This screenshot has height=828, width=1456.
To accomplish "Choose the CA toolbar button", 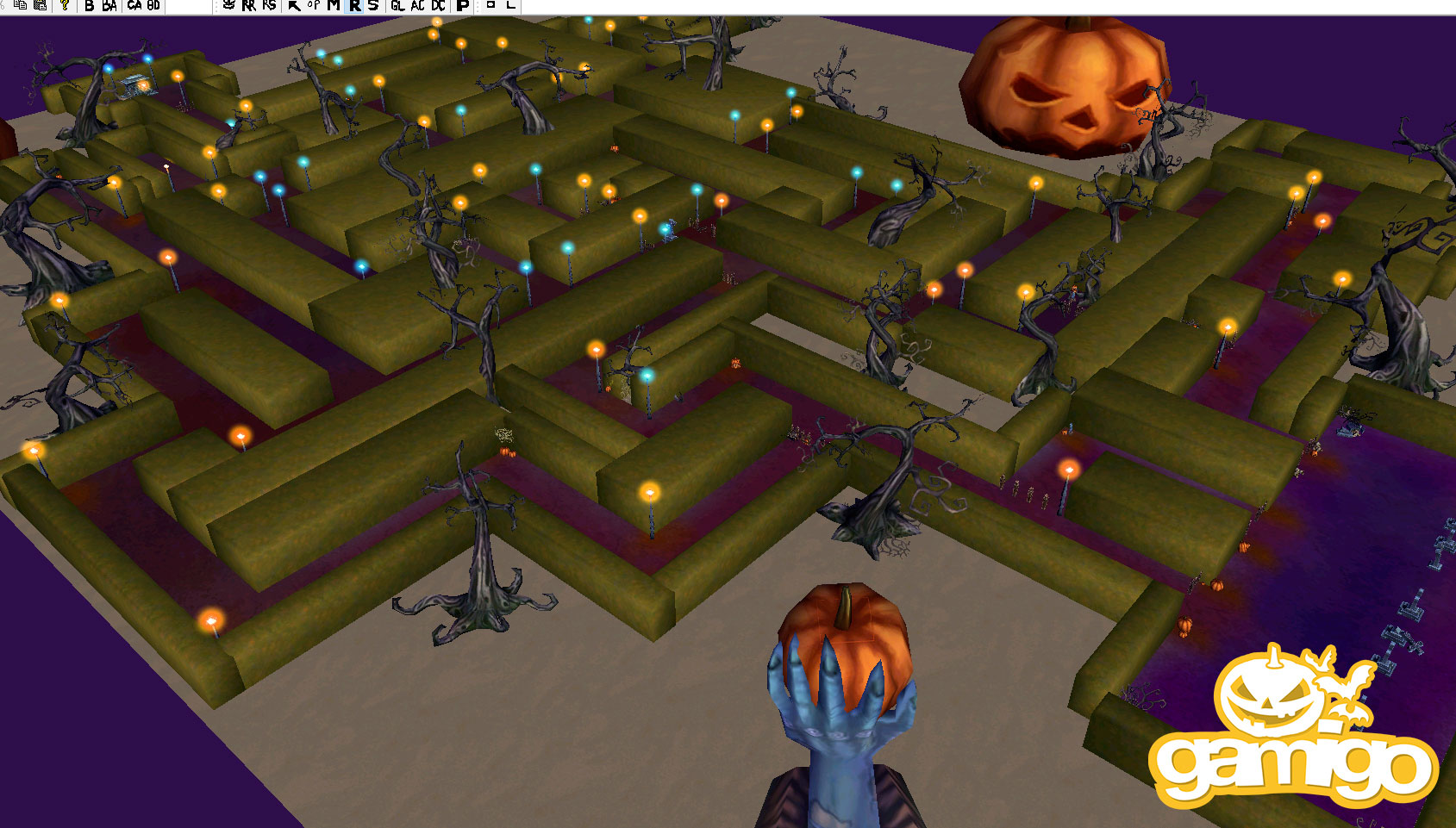I will (x=134, y=5).
